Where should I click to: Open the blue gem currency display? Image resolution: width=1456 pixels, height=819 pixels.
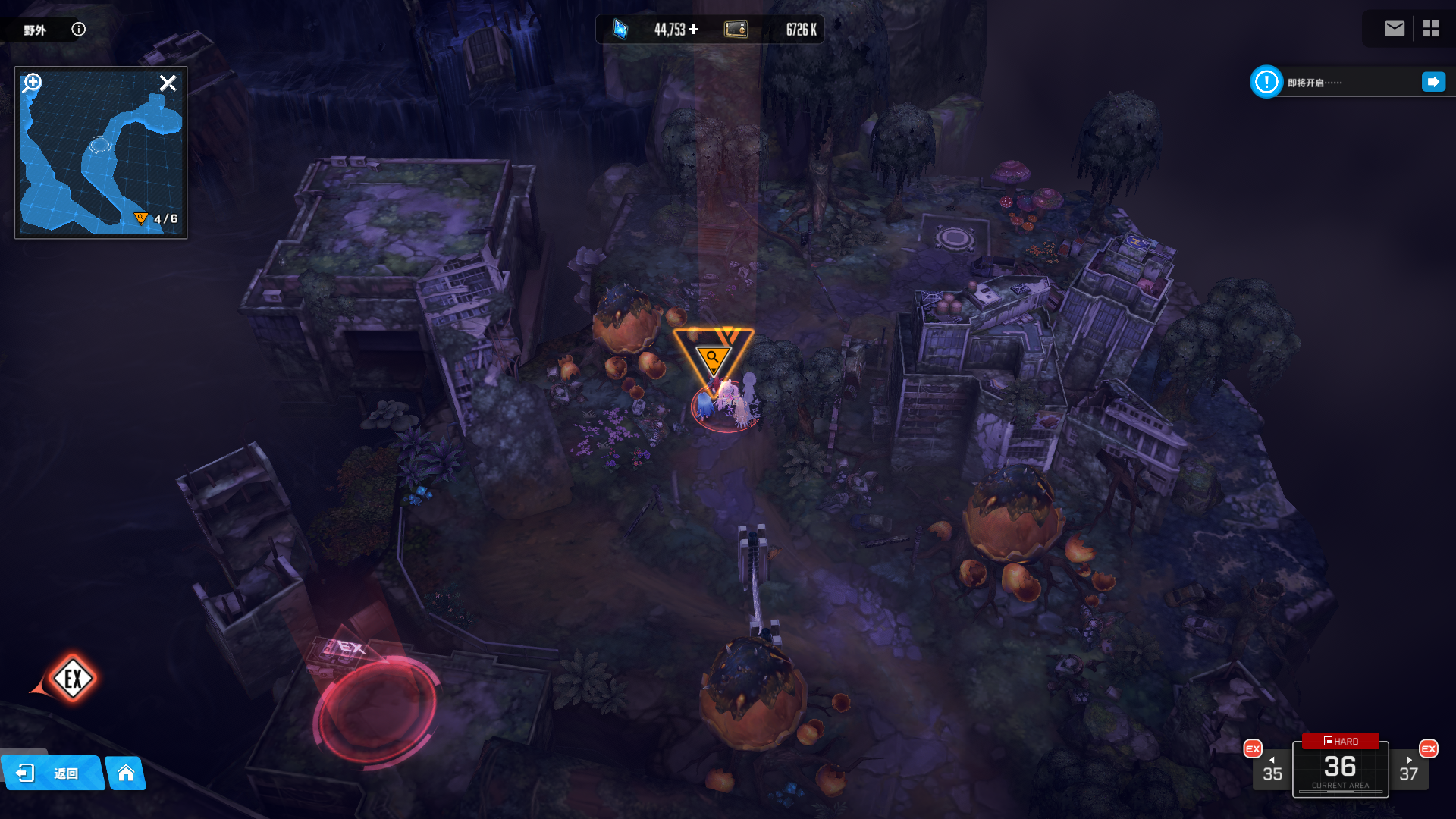click(x=620, y=30)
